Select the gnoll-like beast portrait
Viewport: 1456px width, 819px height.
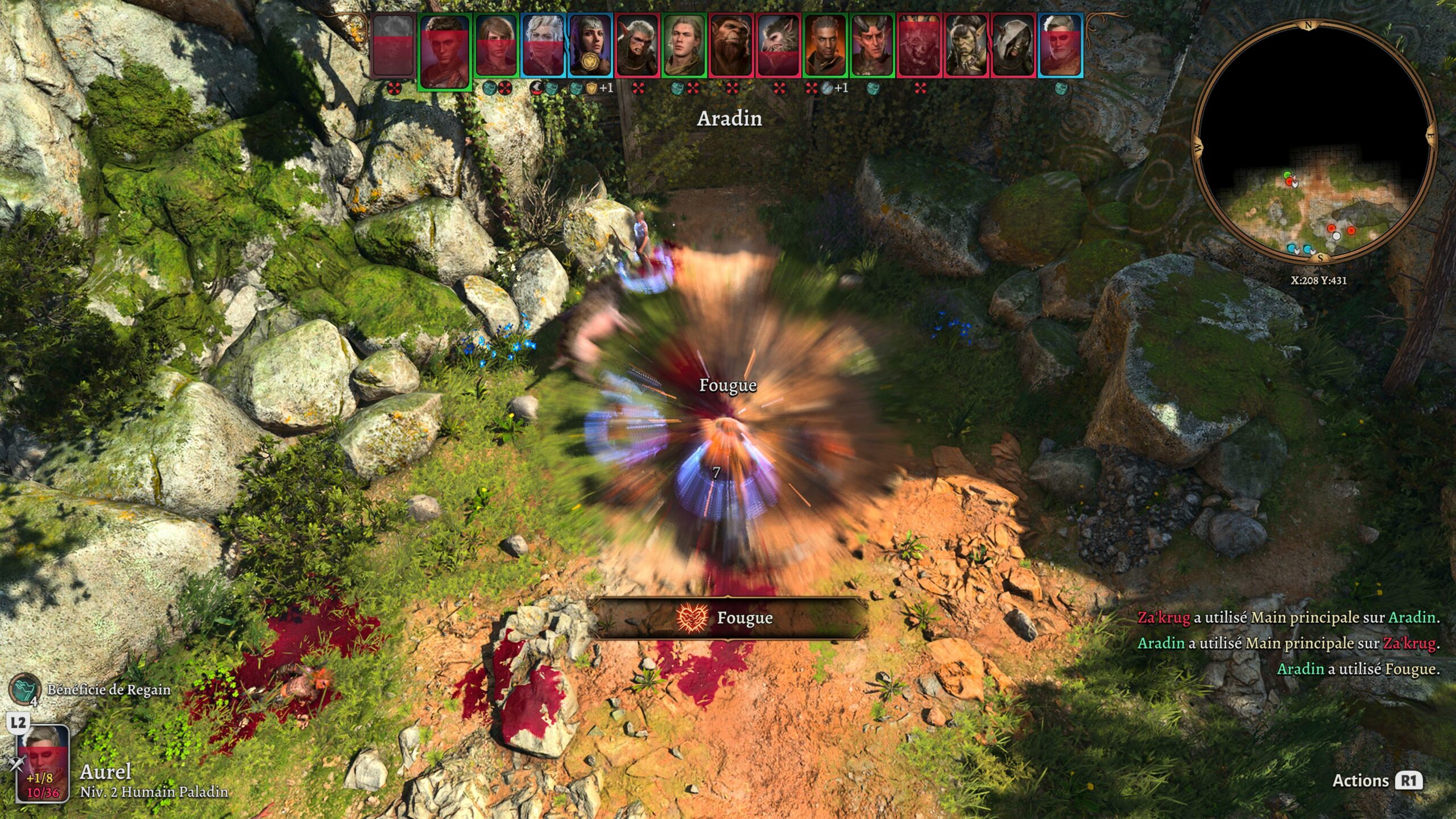point(778,45)
